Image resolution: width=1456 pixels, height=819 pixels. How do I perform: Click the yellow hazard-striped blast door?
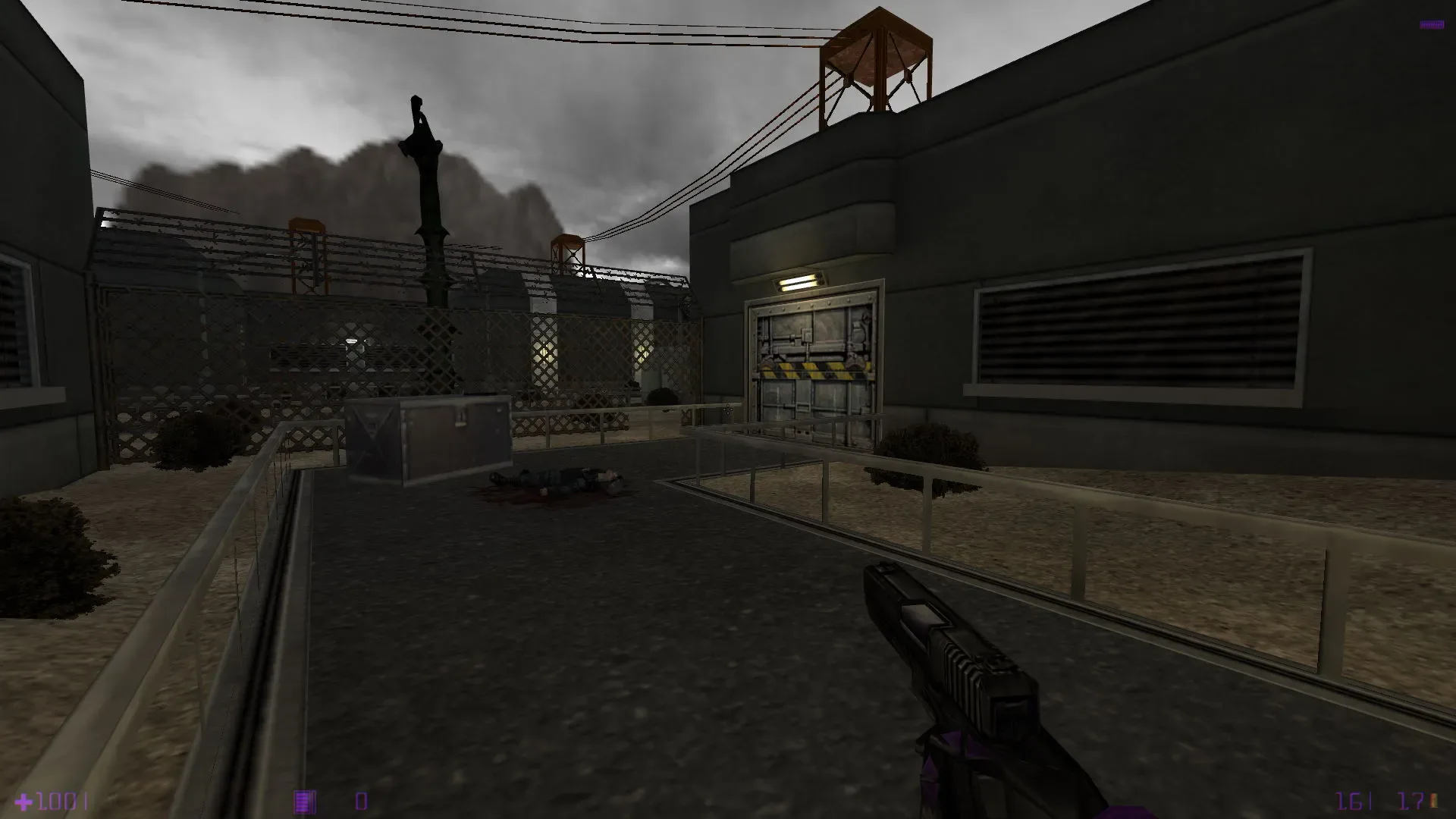(x=813, y=372)
